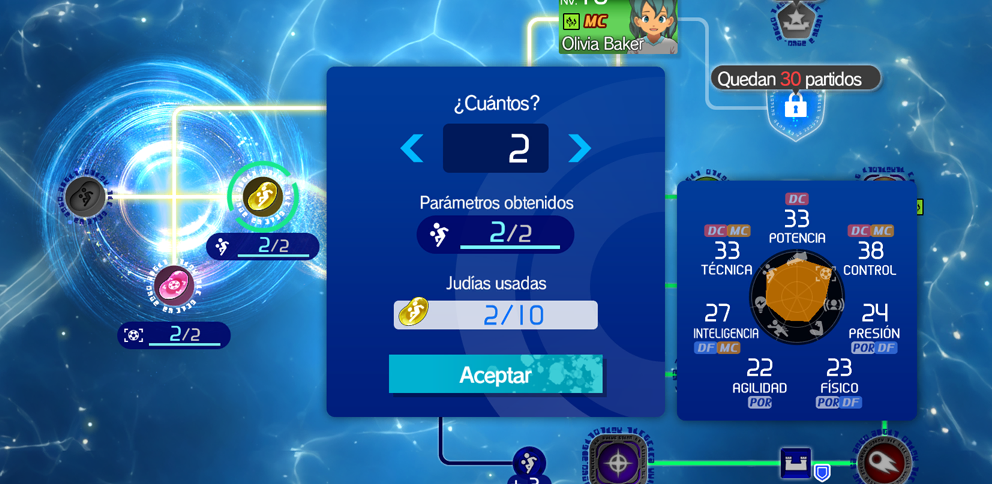Viewport: 992px width, 484px height.
Task: Select the locked blue shield node
Action: coord(796,106)
